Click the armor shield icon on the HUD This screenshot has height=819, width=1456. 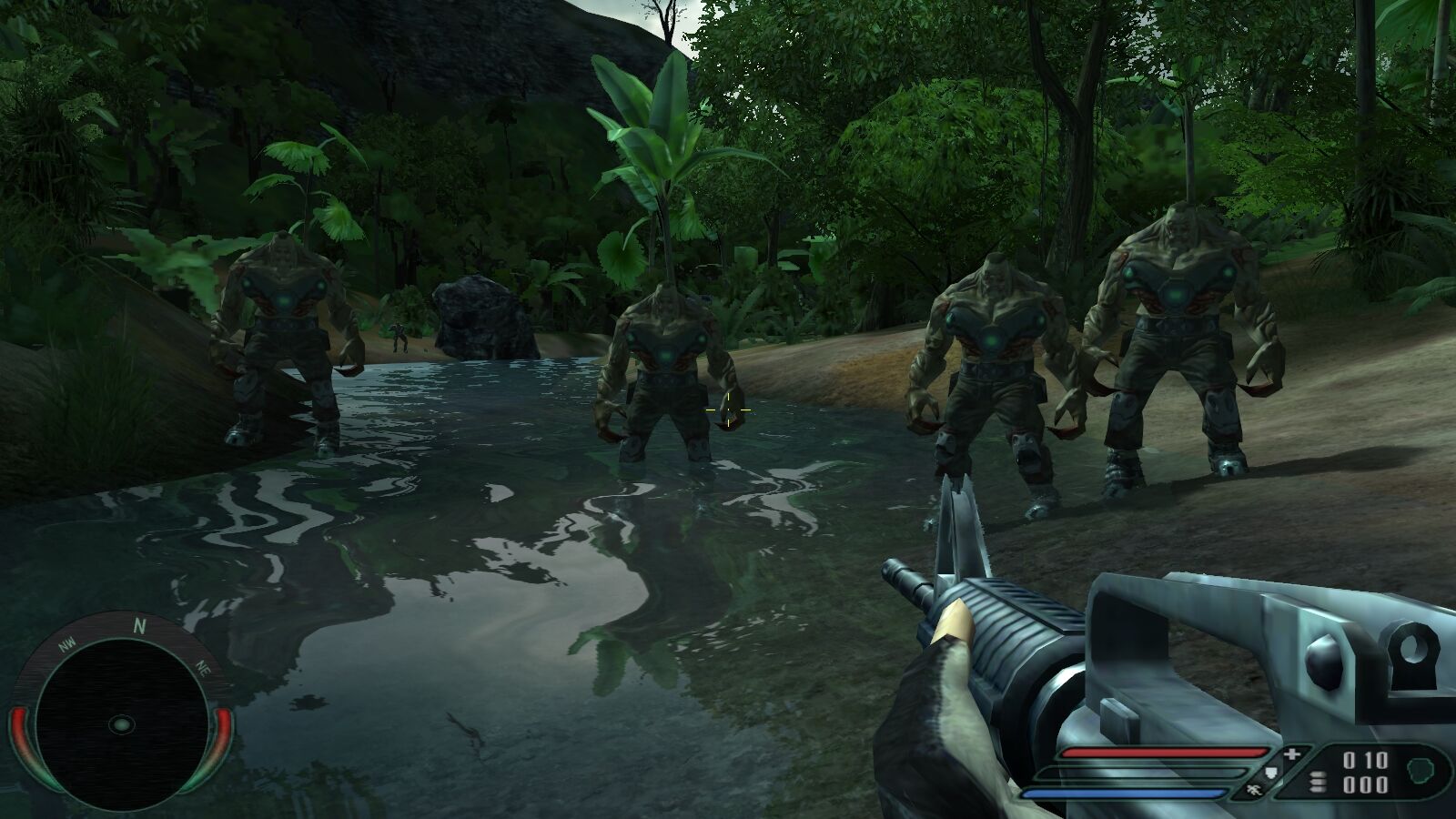tap(1270, 773)
